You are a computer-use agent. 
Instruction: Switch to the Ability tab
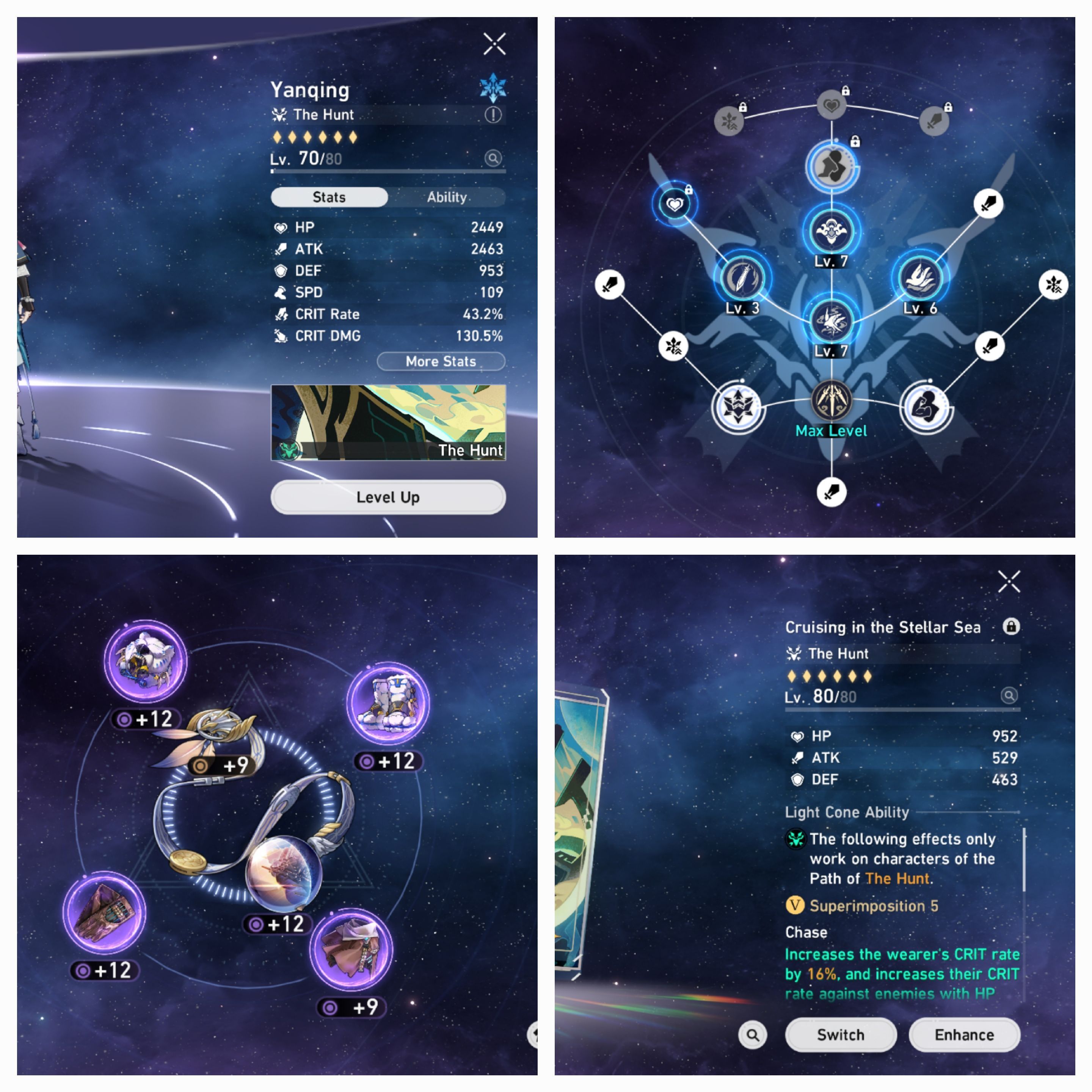click(447, 197)
